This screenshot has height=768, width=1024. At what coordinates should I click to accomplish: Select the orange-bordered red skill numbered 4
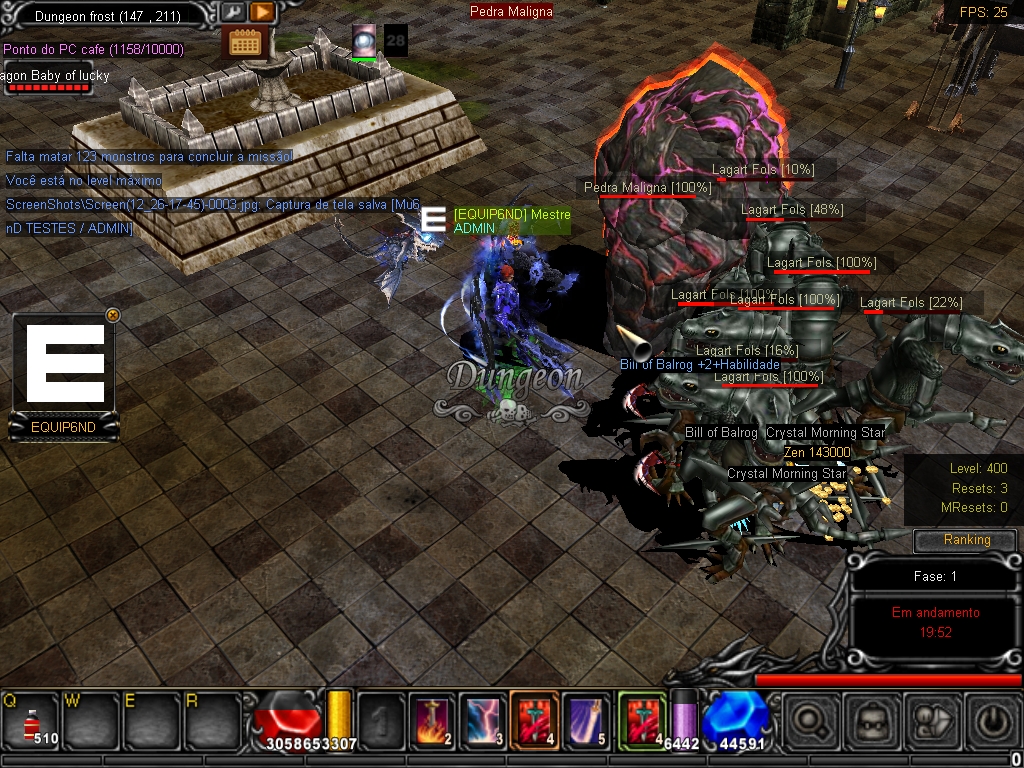coord(535,720)
